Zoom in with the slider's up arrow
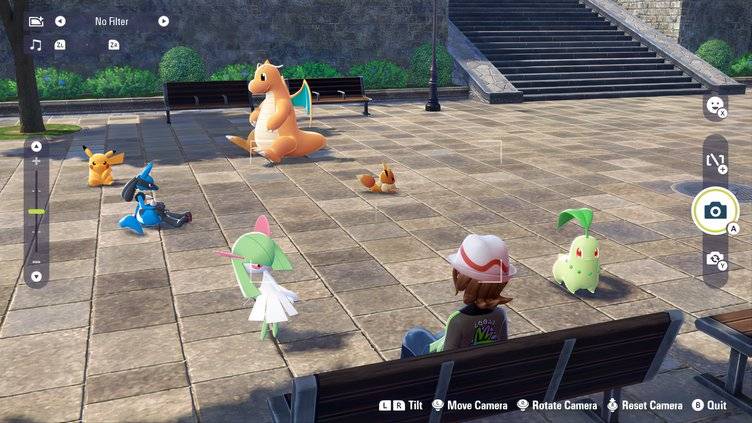The width and height of the screenshot is (752, 423). coord(36,146)
